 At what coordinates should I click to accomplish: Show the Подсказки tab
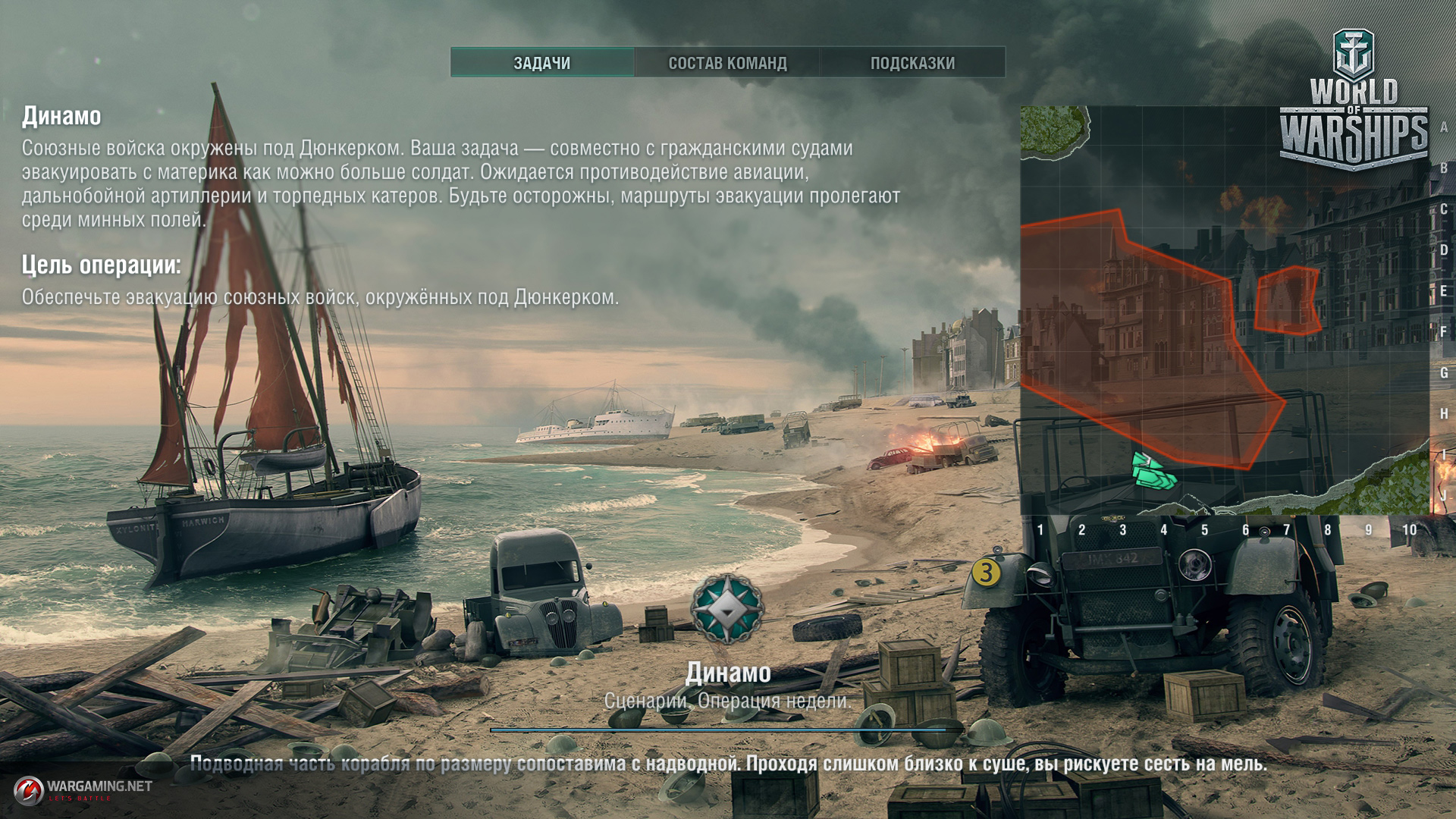[912, 63]
